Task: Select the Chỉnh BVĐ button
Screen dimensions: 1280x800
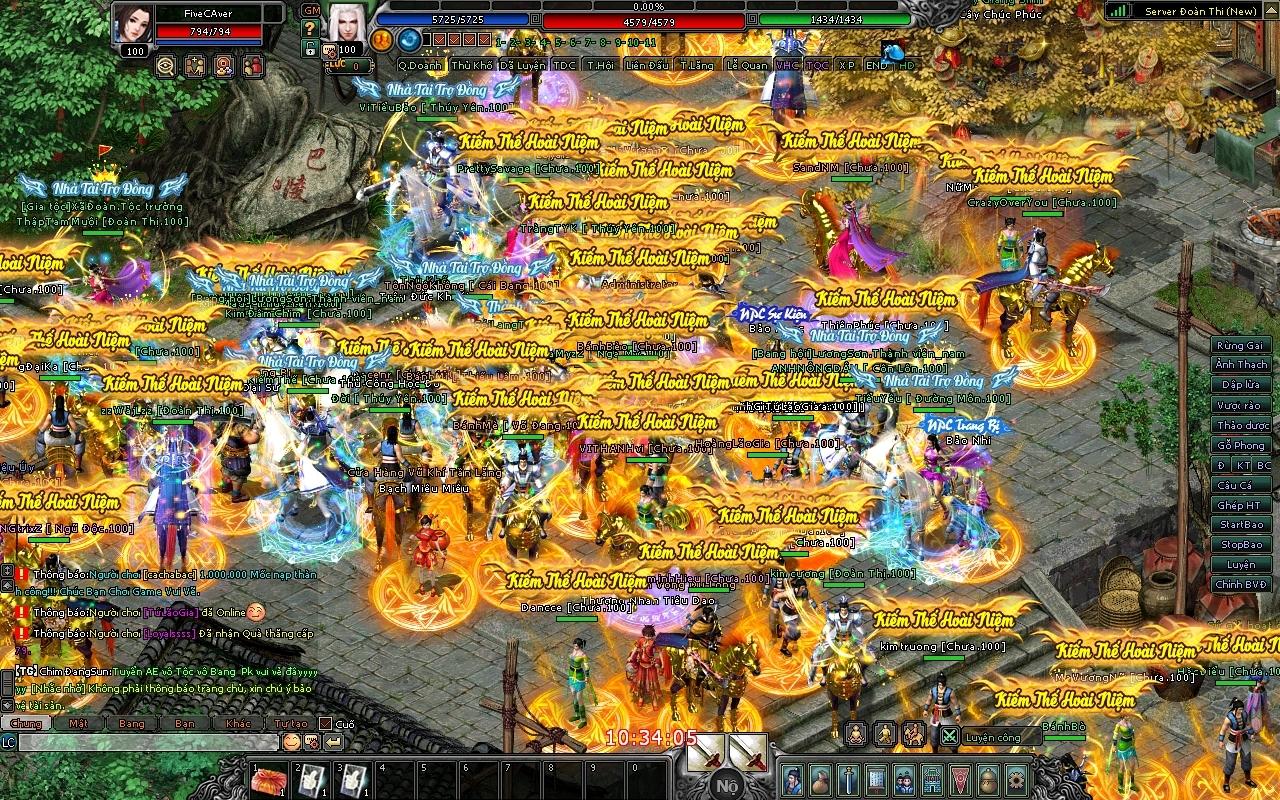Action: (x=1241, y=585)
